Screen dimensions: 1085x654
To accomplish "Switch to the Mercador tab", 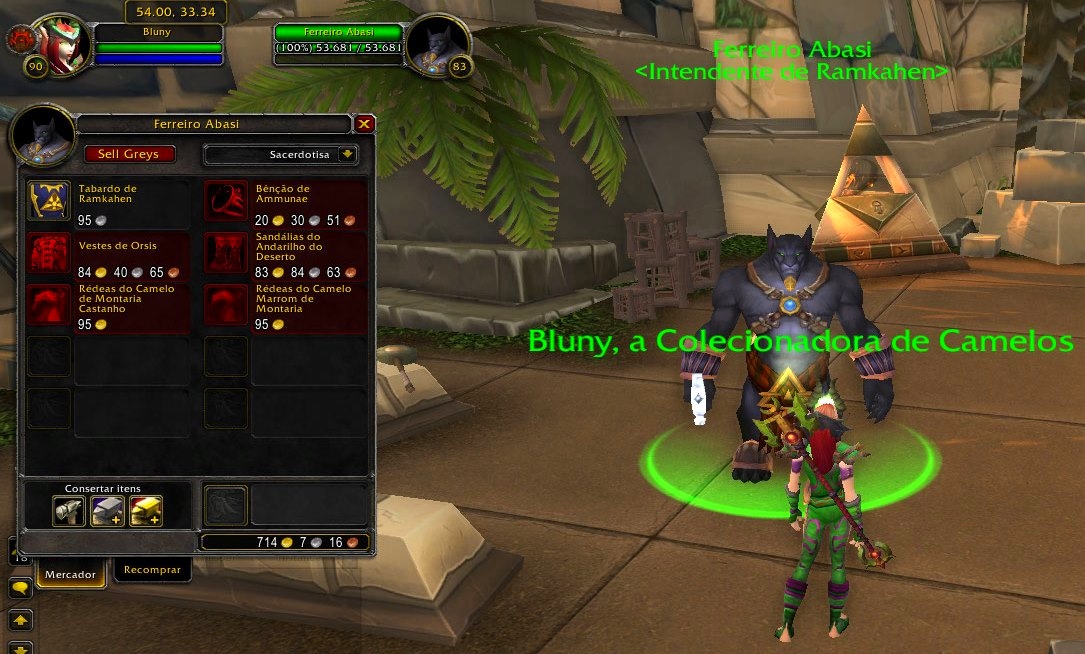I will (70, 574).
